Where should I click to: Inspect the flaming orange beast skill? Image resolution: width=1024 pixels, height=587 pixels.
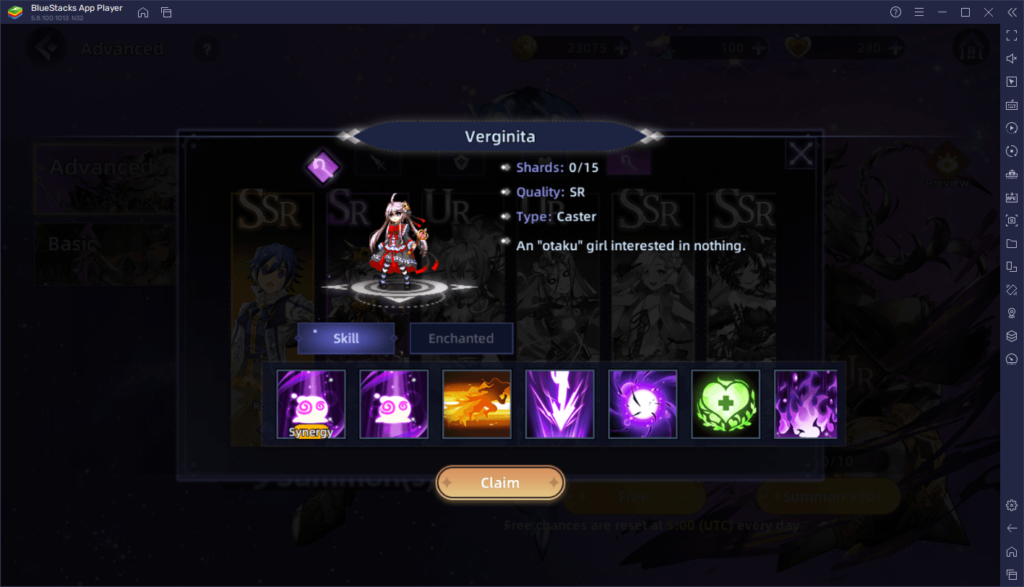477,404
